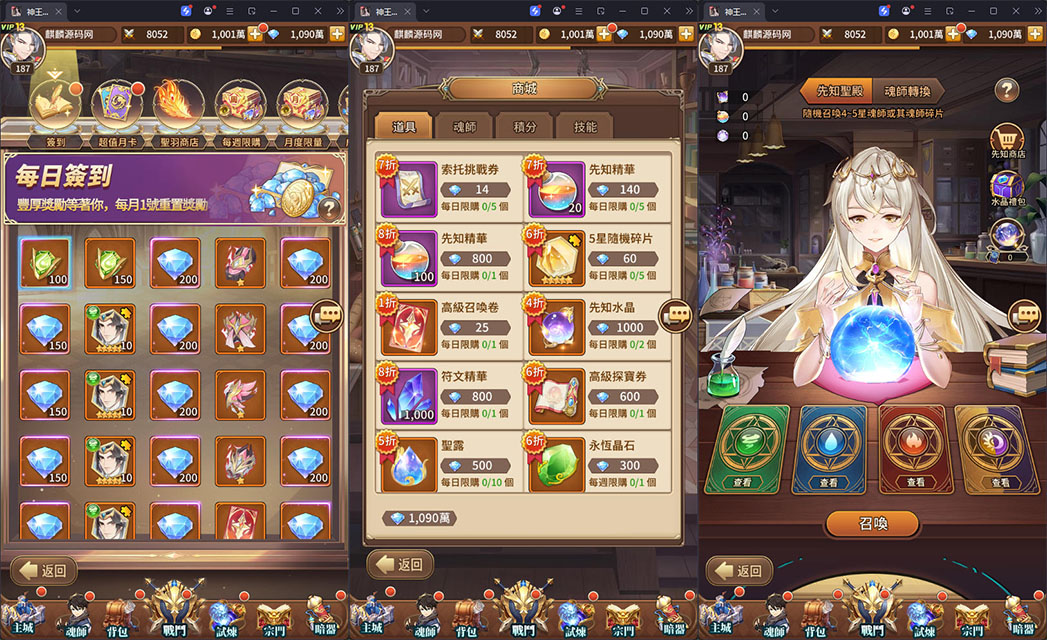The height and width of the screenshot is (640, 1047).
Task: Open the 聖羽商店 flame feather shop
Action: click(x=178, y=105)
